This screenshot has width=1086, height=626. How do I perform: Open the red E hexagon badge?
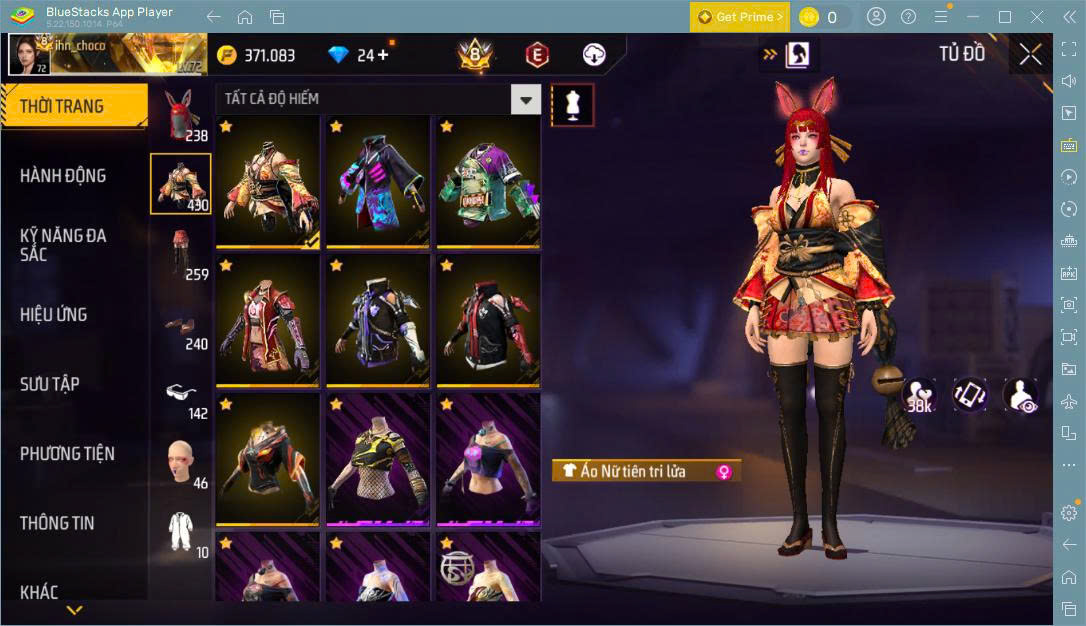[537, 55]
